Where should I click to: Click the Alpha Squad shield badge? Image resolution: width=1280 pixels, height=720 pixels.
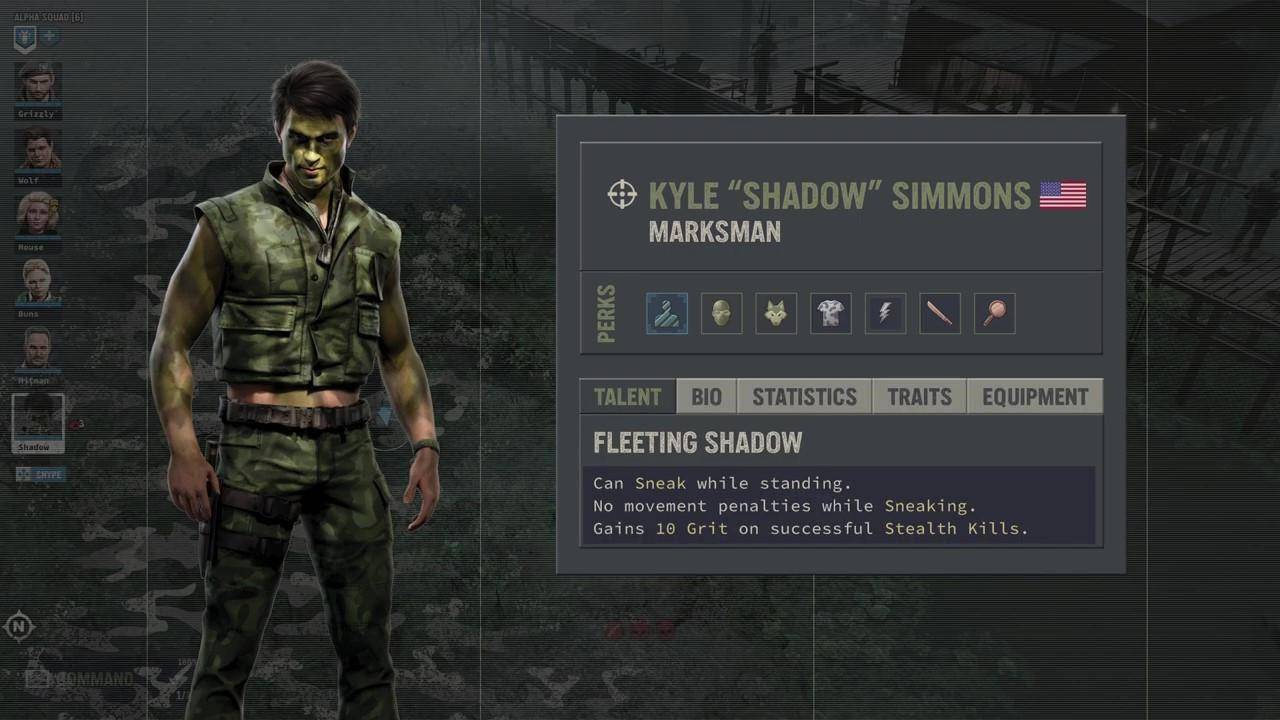tap(25, 39)
